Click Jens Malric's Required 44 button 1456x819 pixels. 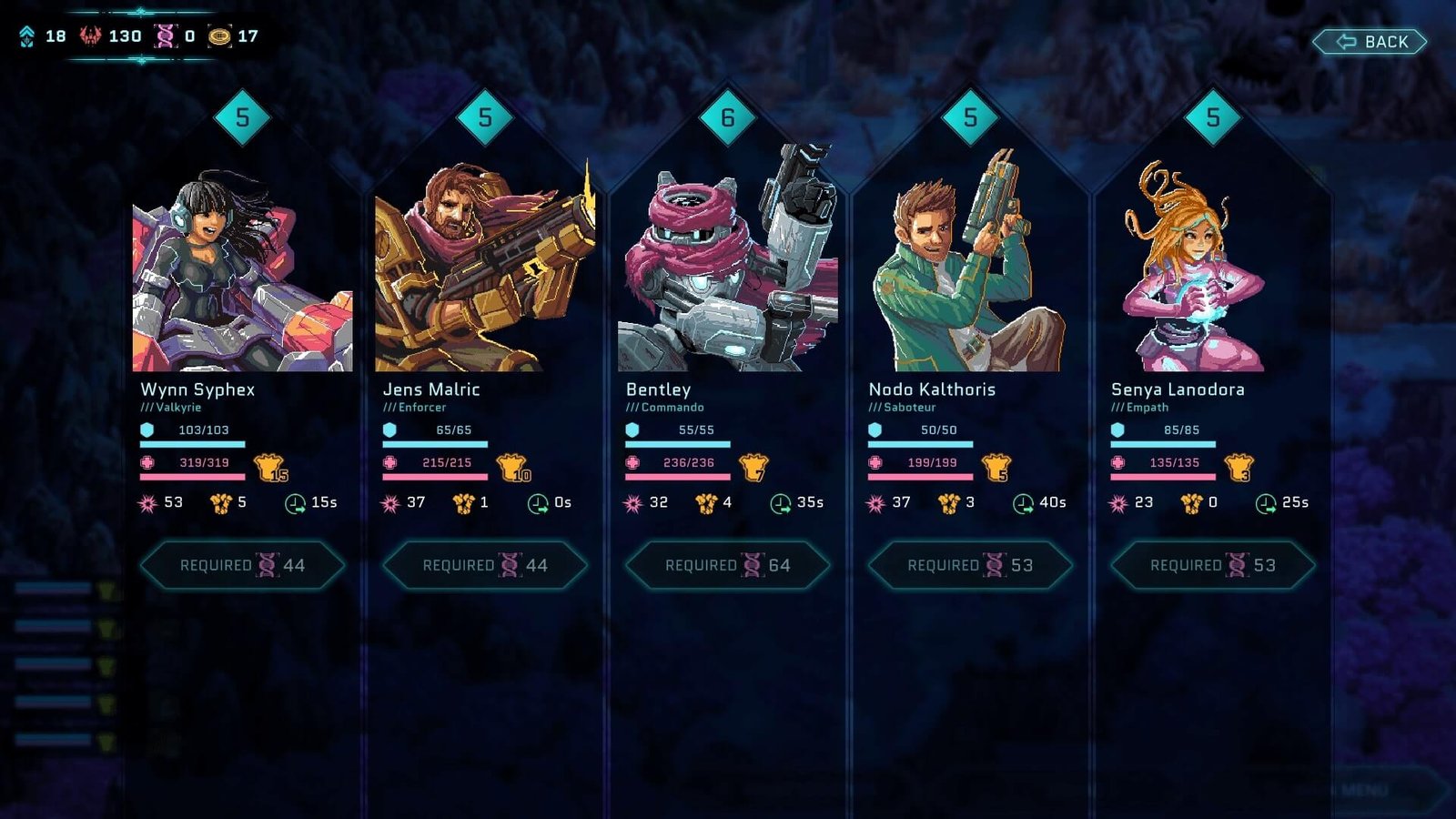tap(485, 565)
